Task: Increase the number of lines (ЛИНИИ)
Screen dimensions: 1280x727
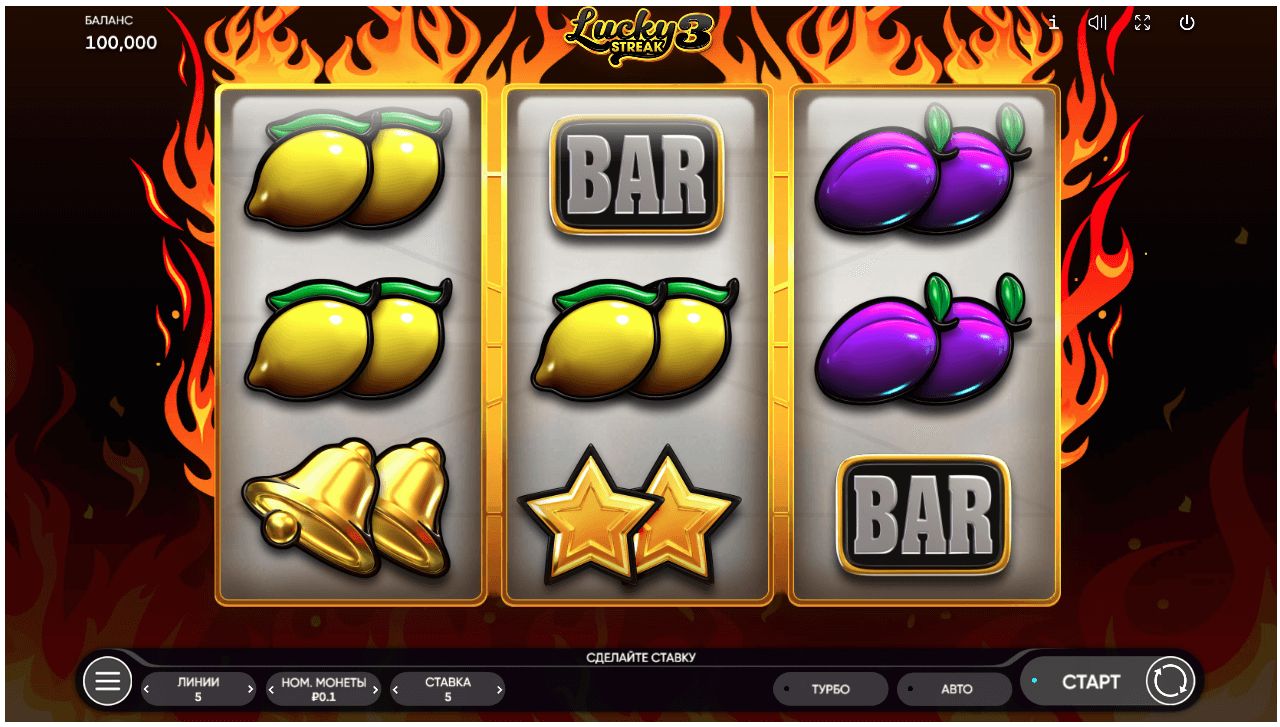Action: tap(250, 689)
